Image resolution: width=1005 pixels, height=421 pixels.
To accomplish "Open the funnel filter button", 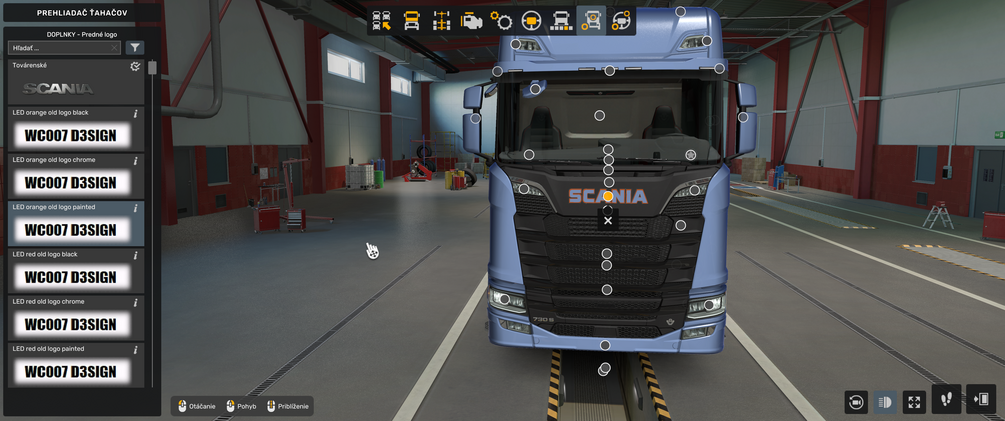I will [135, 47].
